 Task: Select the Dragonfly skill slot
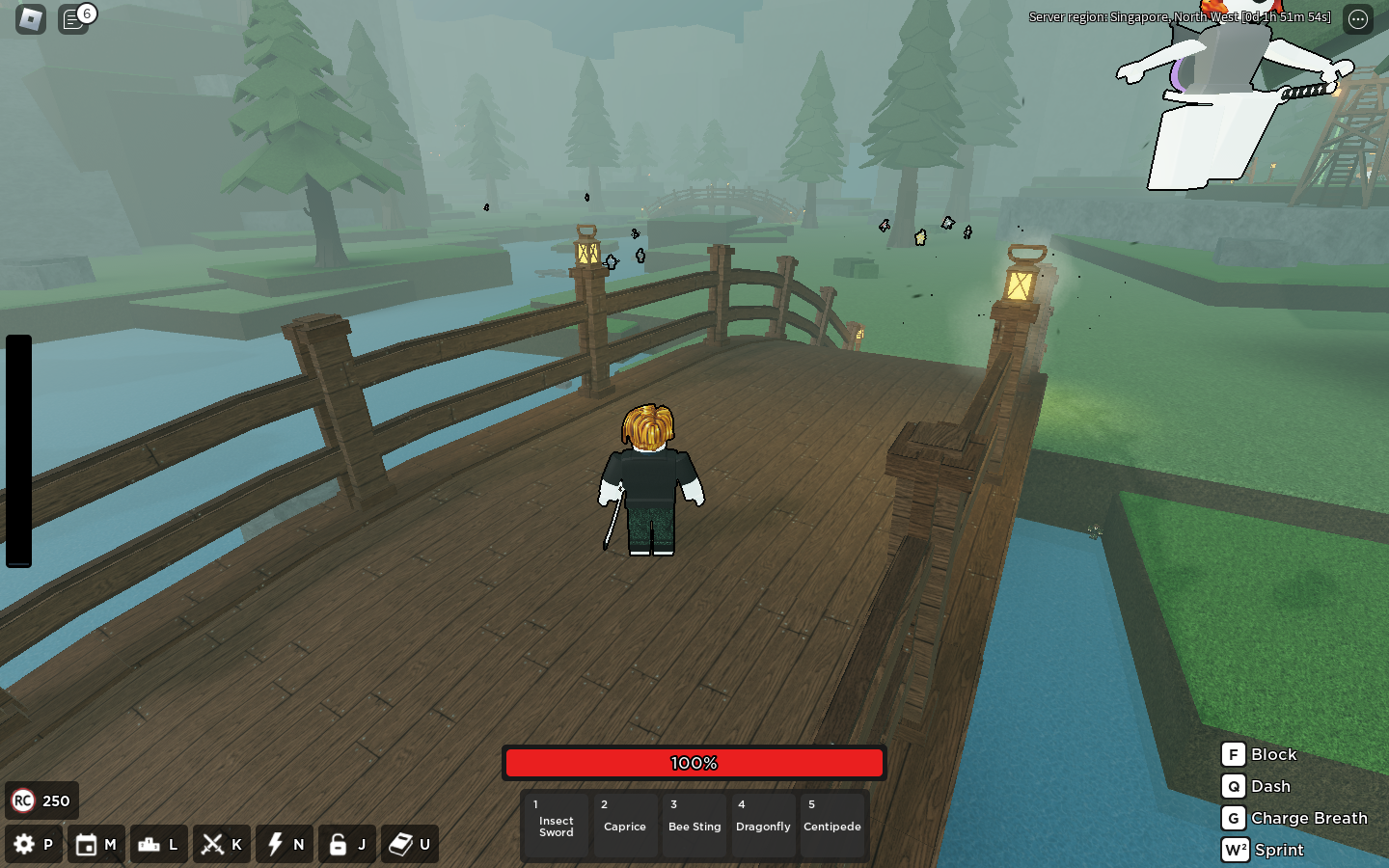point(763,826)
